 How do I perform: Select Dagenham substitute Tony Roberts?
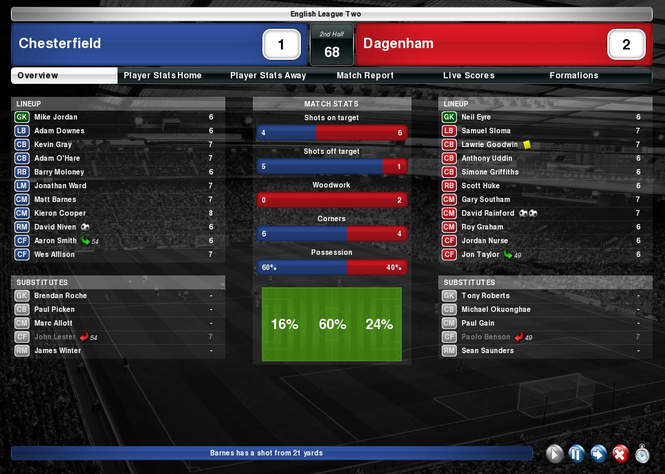point(485,296)
